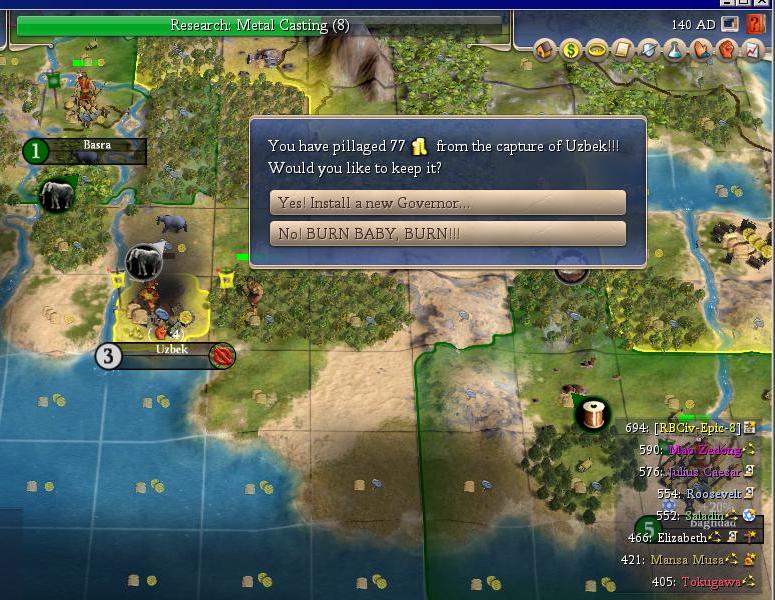Open the Technology Advisor flask icon
Viewport: 775px width, 600px height.
(676, 49)
